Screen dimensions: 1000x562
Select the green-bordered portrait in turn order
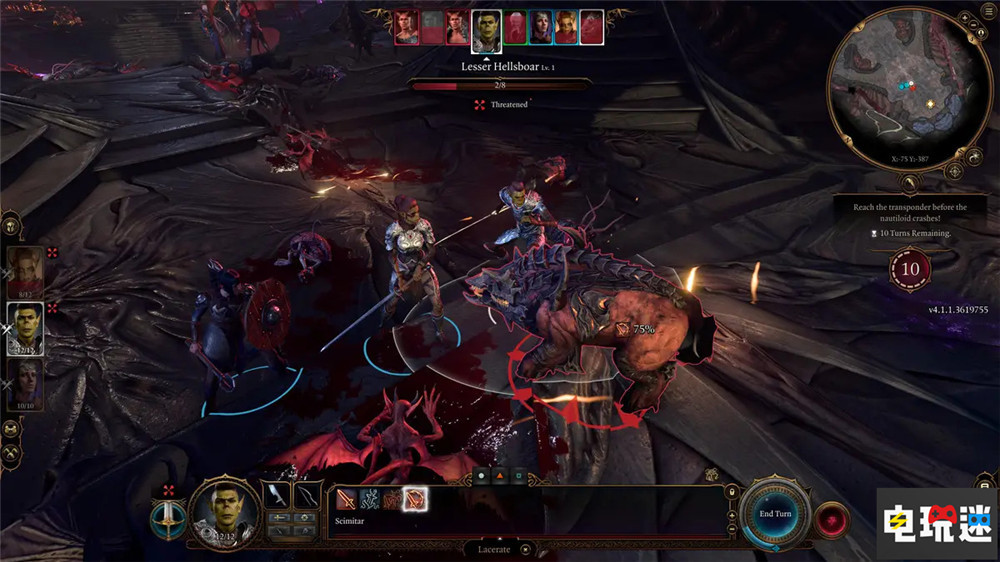coord(514,28)
